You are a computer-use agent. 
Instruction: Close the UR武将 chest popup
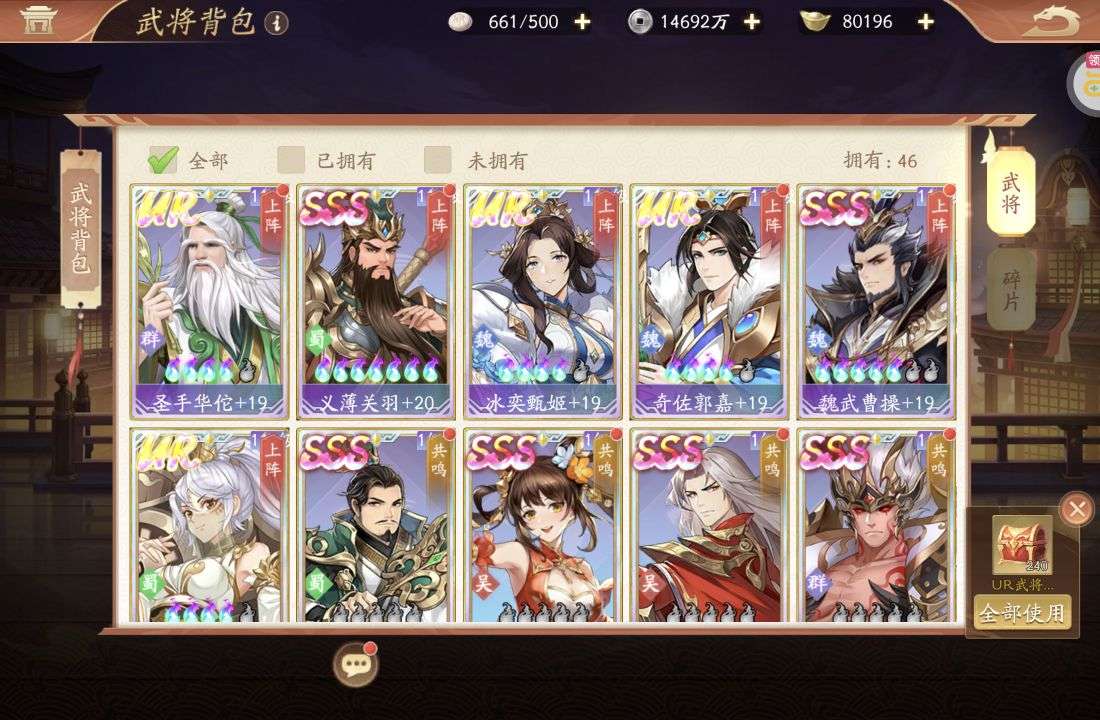[x=1076, y=509]
